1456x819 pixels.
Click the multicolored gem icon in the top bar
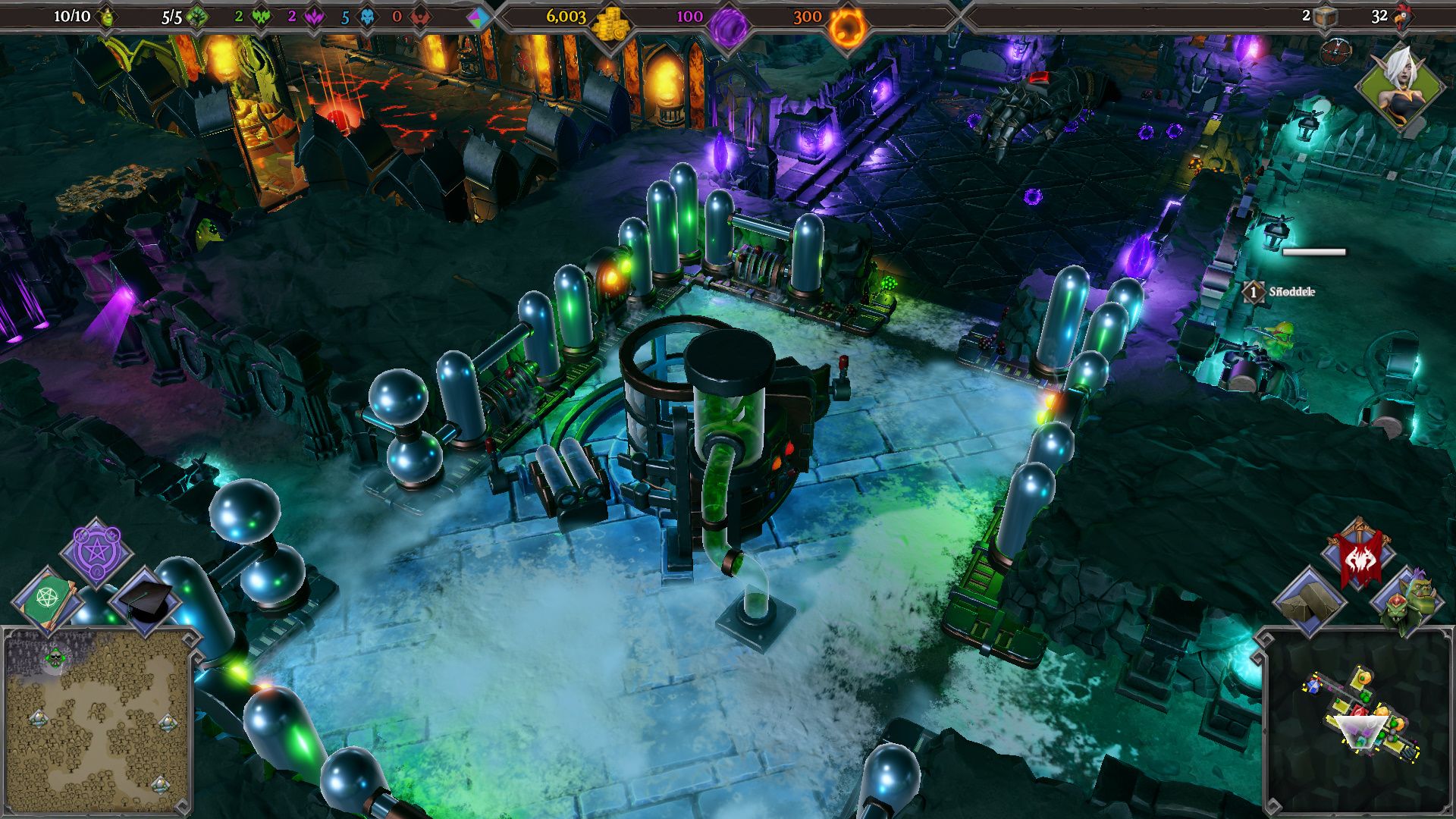pos(477,18)
